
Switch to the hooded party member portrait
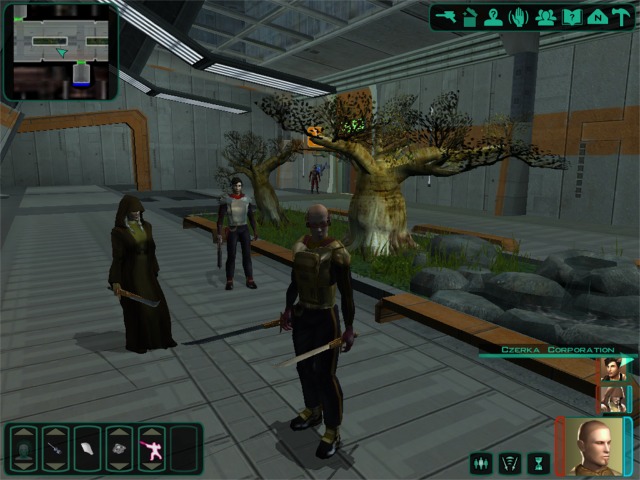[x=612, y=398]
